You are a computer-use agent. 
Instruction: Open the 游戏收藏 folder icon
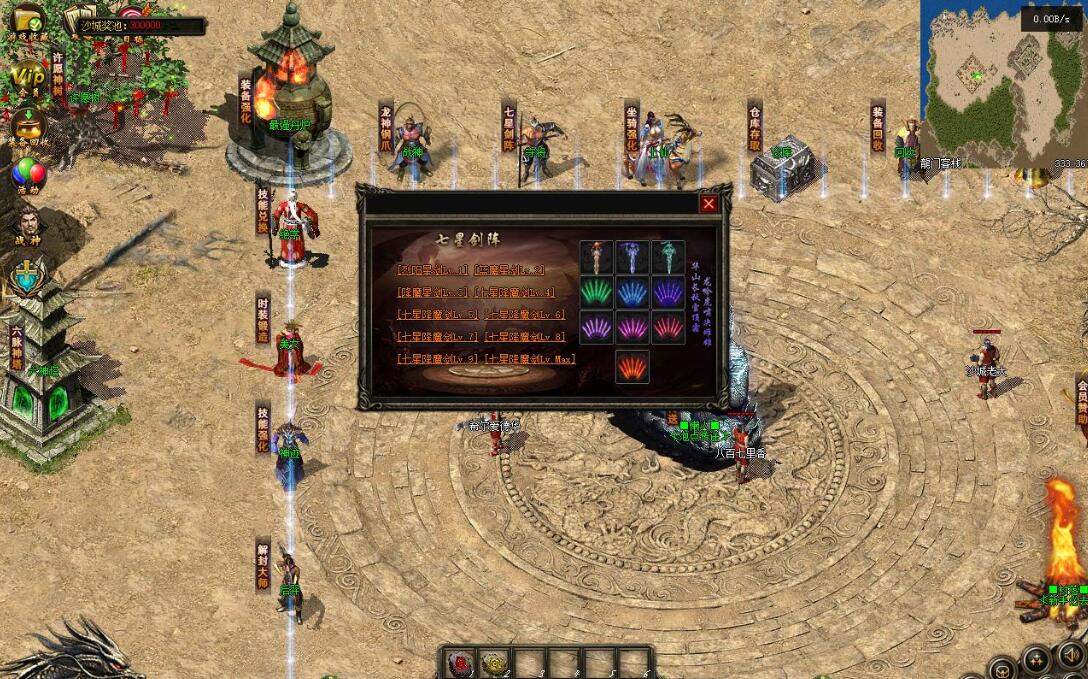coord(27,19)
